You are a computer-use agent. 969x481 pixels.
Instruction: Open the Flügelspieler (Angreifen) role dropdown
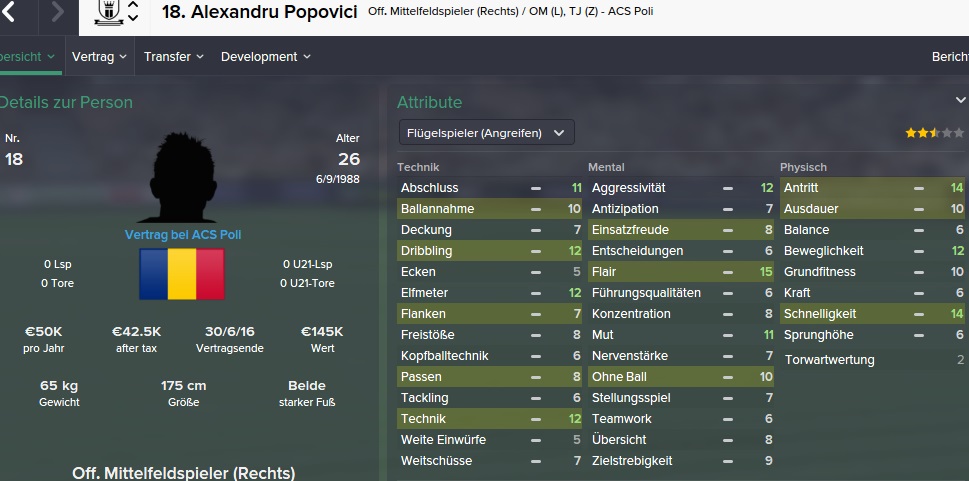click(x=486, y=132)
